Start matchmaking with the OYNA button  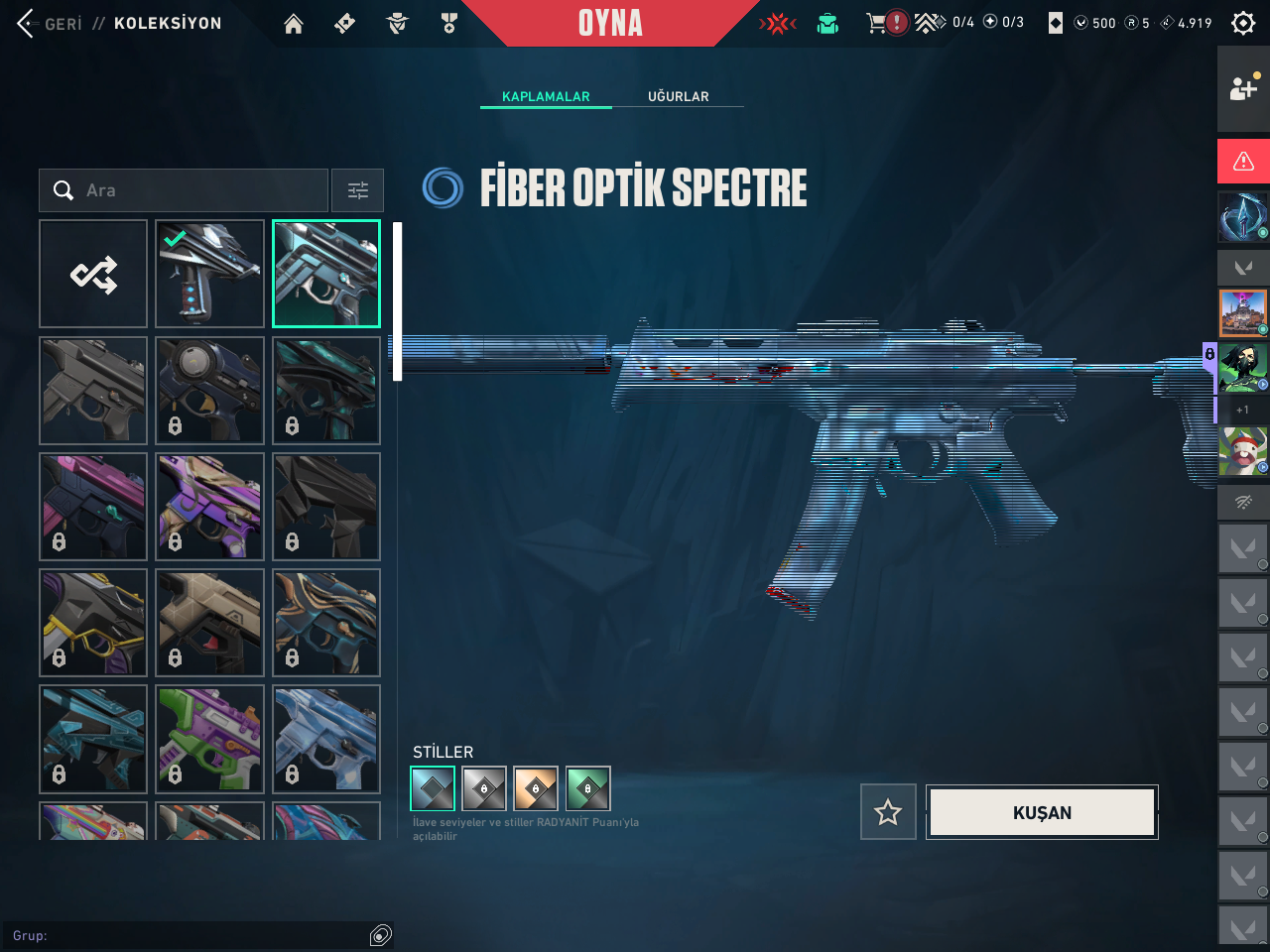click(x=610, y=23)
